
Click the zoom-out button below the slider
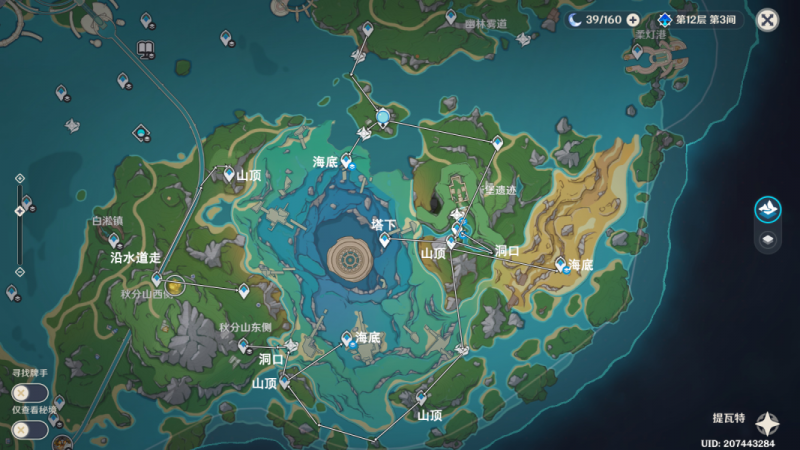pos(19,272)
